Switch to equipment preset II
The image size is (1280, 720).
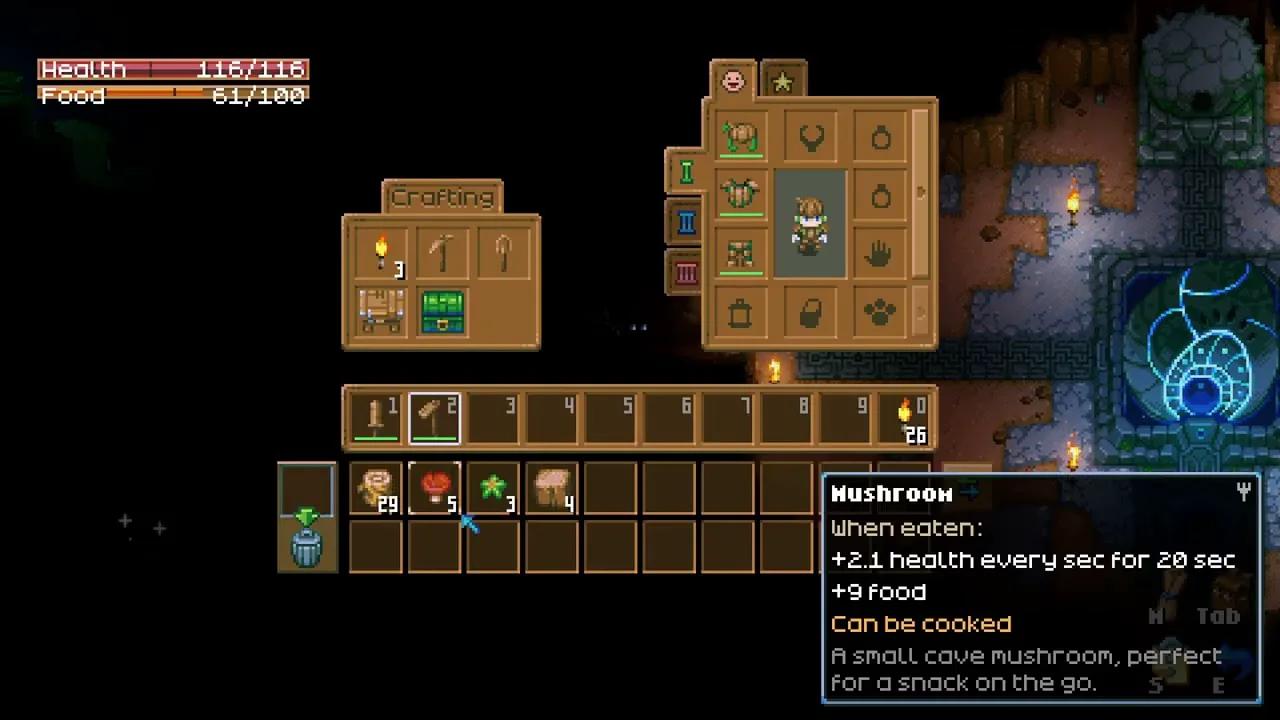coord(686,221)
